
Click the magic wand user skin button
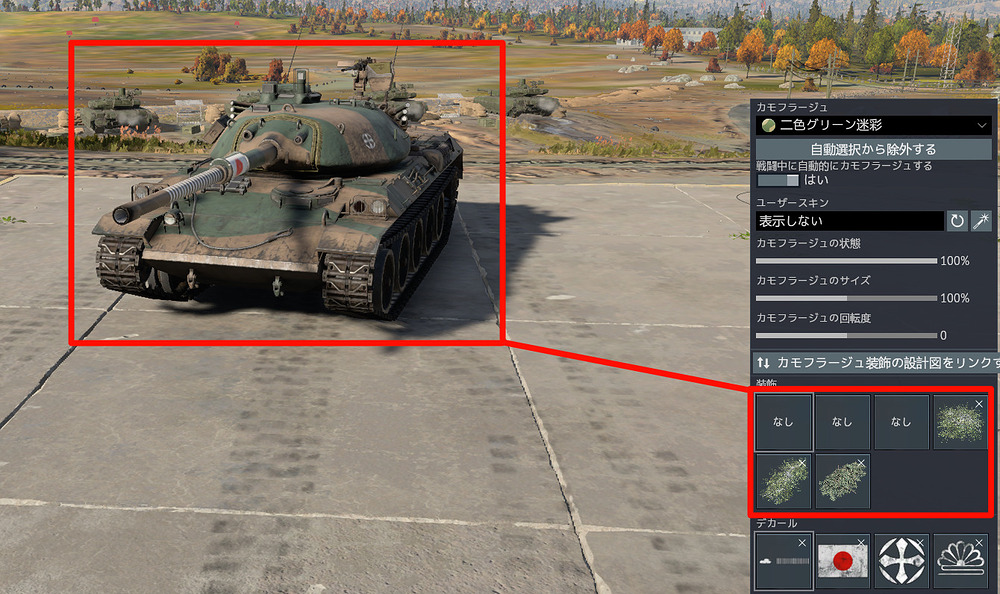tap(982, 220)
